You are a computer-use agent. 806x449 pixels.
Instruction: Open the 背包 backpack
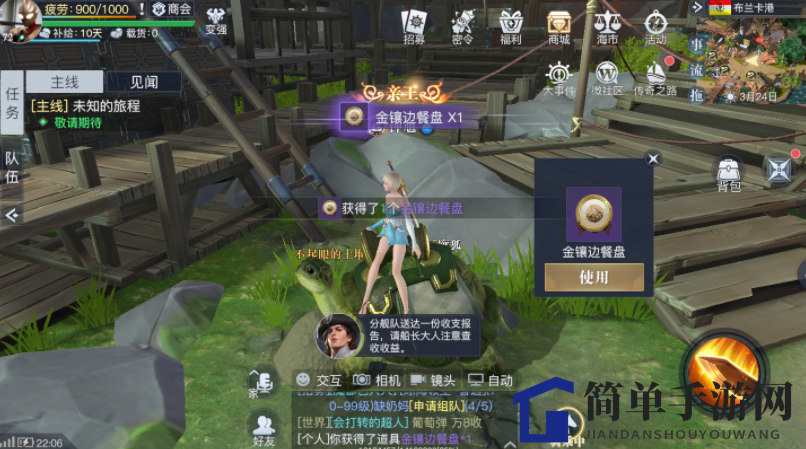click(728, 173)
